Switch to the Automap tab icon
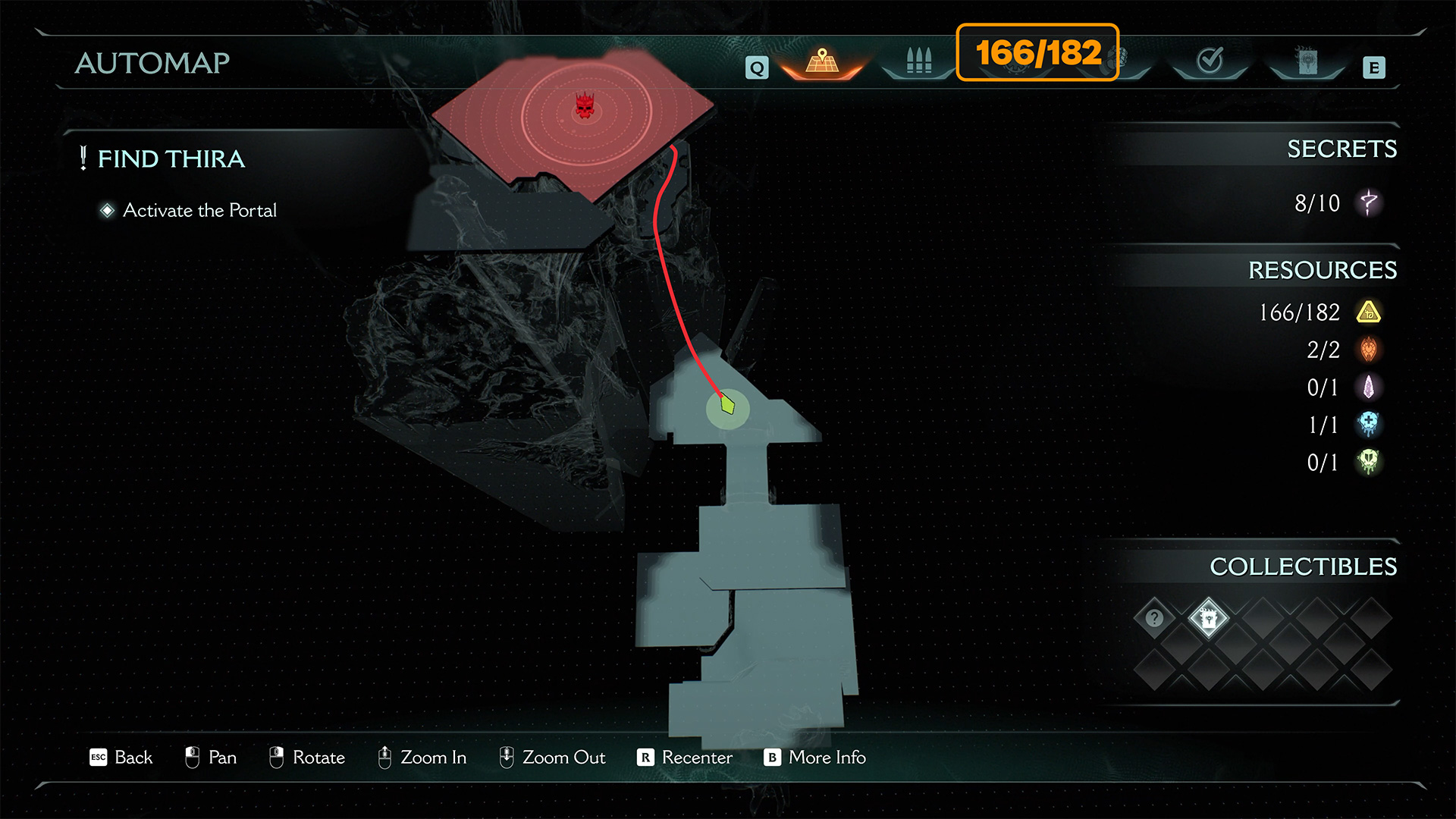This screenshot has height=819, width=1456. pos(822,61)
